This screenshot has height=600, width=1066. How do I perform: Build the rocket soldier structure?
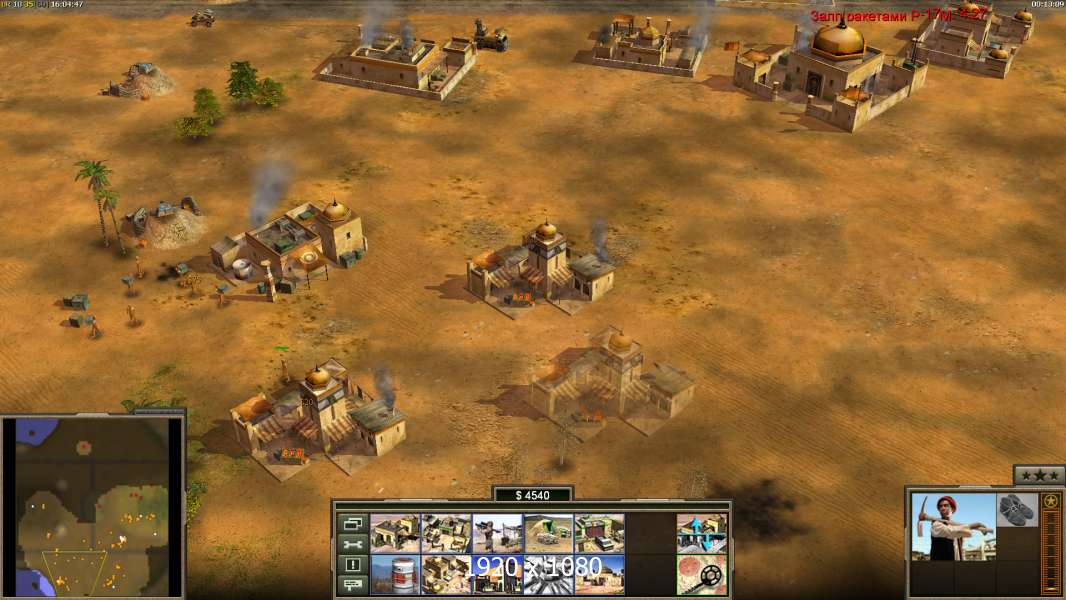(x=497, y=533)
